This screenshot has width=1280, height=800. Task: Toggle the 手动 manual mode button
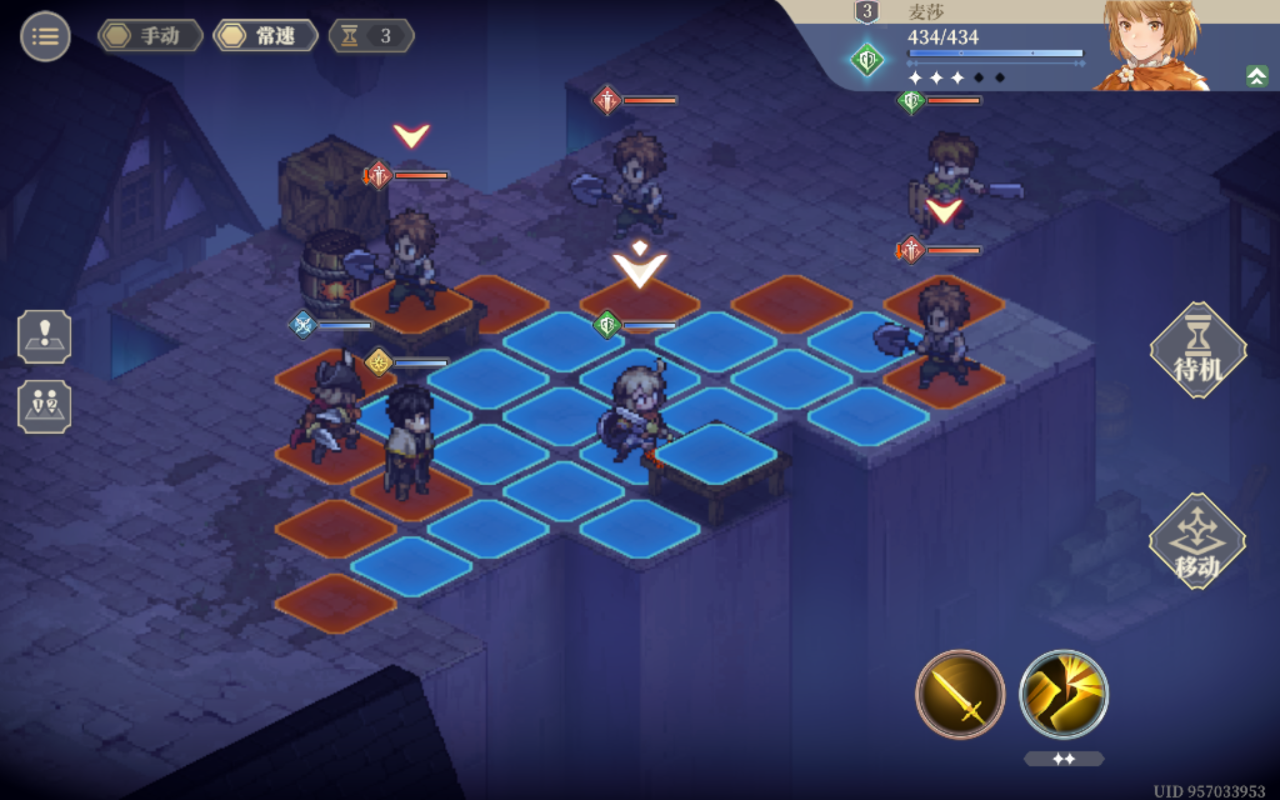151,37
